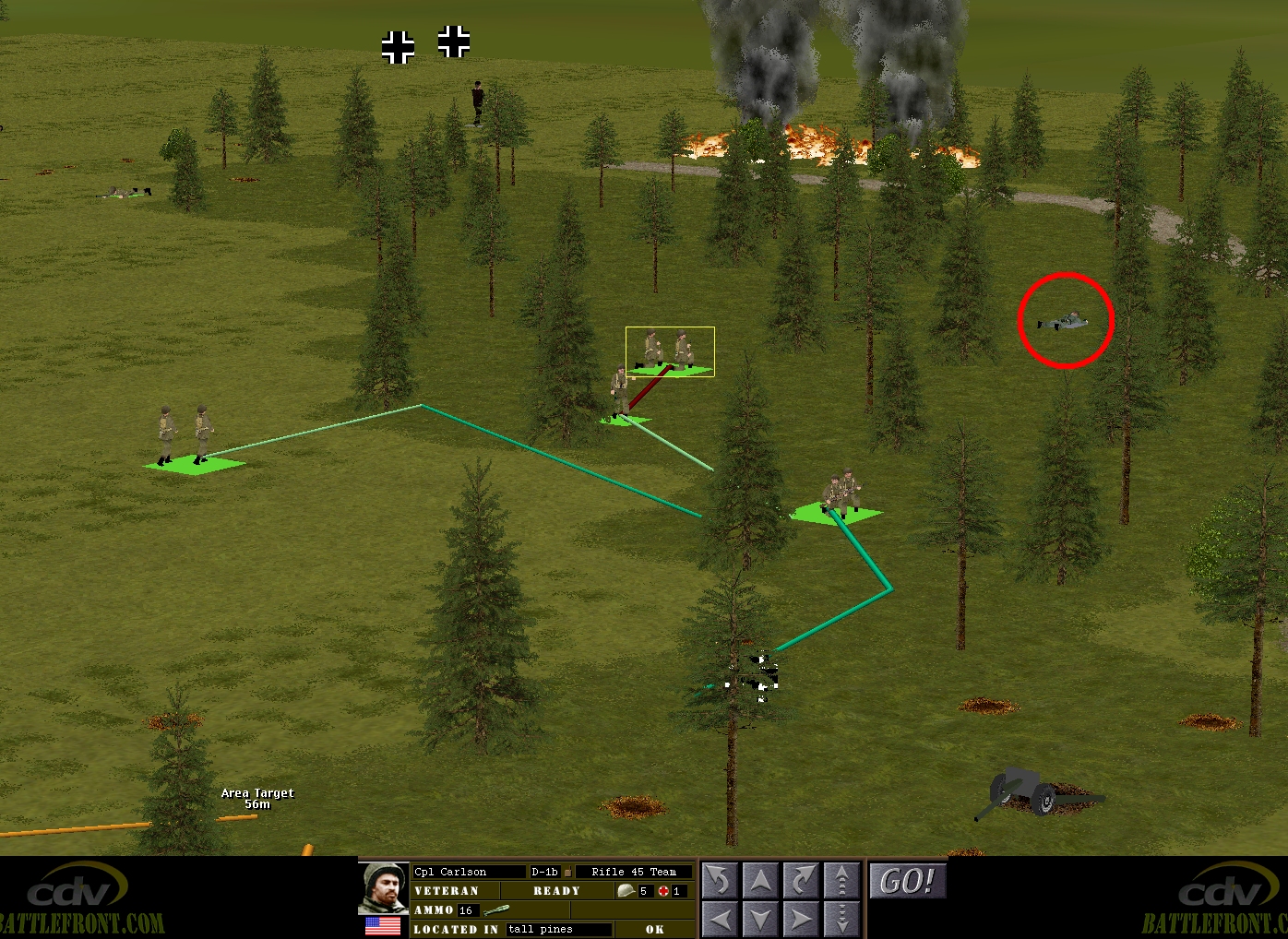The image size is (1288, 939).
Task: Select the crouching squad by the teal path
Action: pyautogui.click(x=839, y=493)
